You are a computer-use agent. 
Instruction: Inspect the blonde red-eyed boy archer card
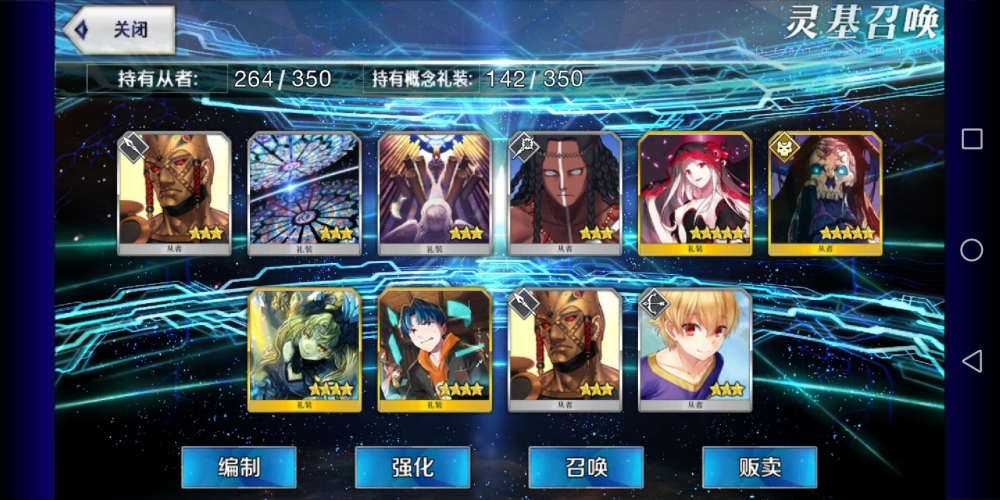point(695,349)
